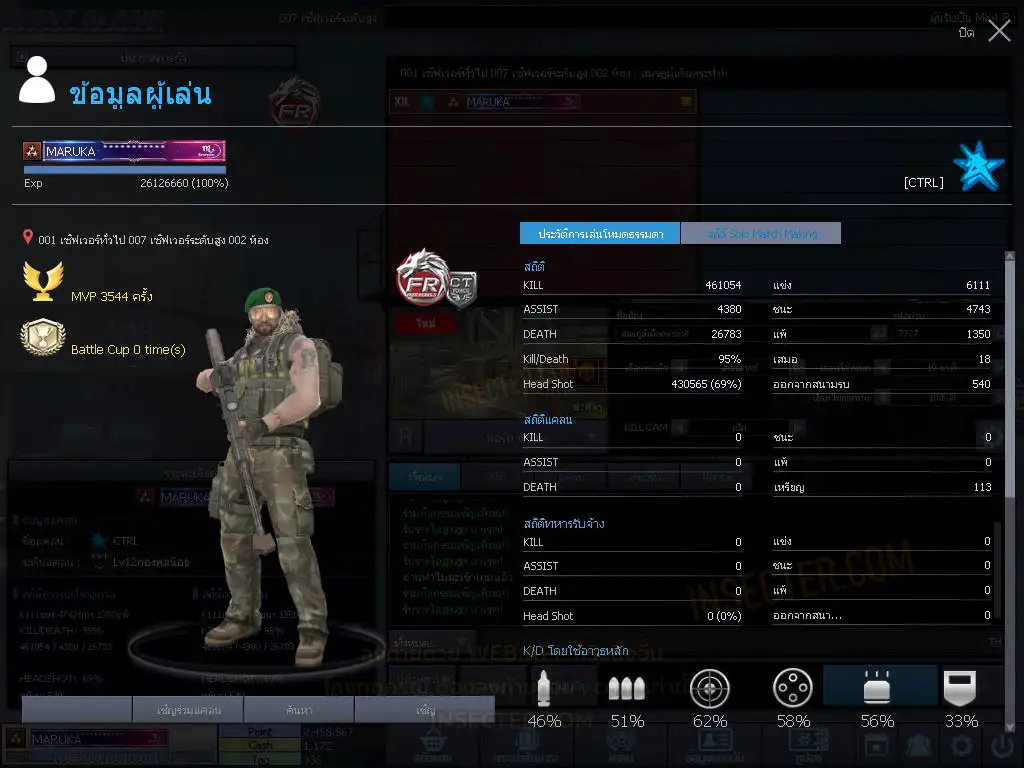Select the single bullet weapon icon

[x=544, y=689]
